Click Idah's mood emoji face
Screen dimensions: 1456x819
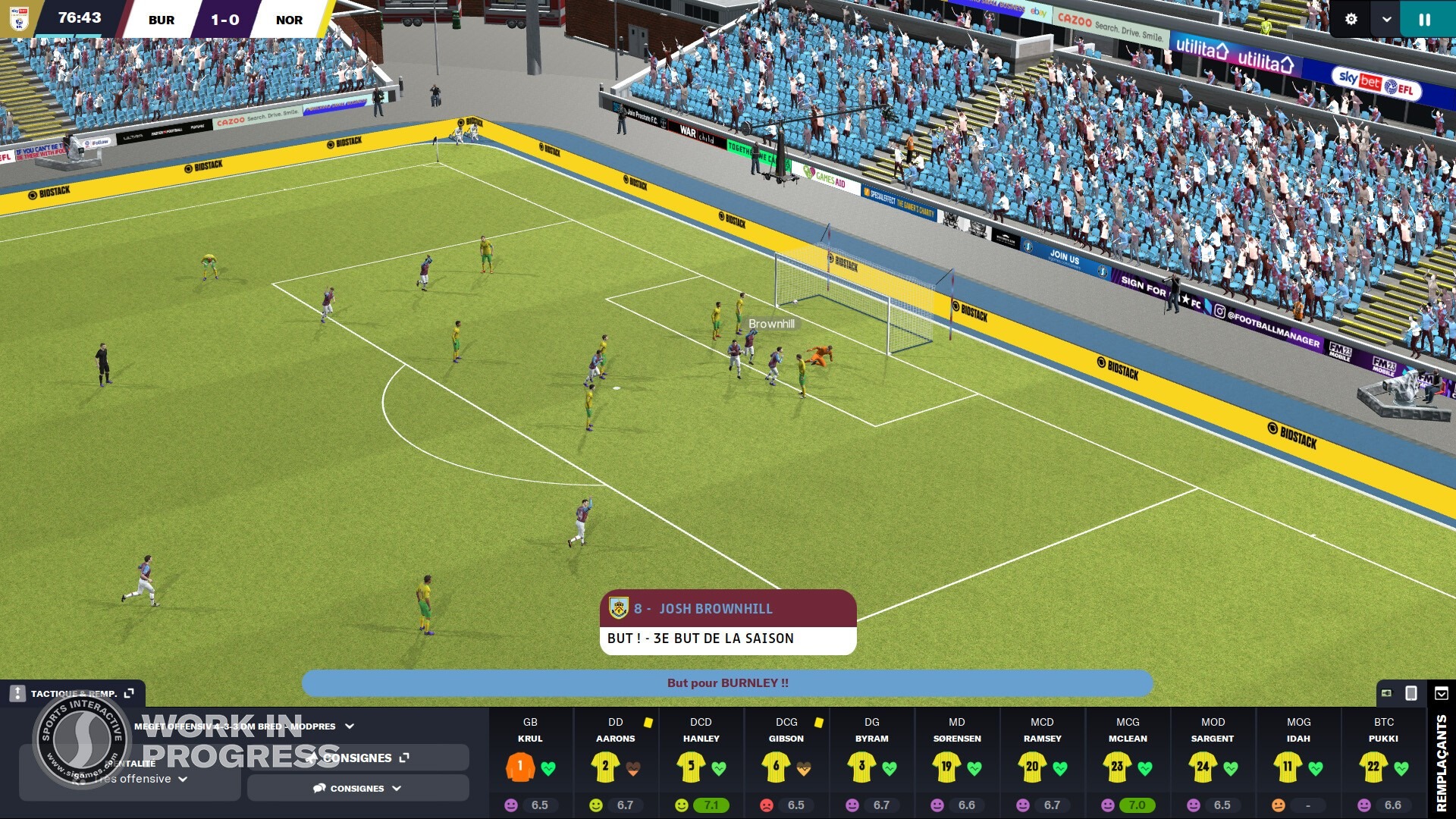[x=1278, y=805]
